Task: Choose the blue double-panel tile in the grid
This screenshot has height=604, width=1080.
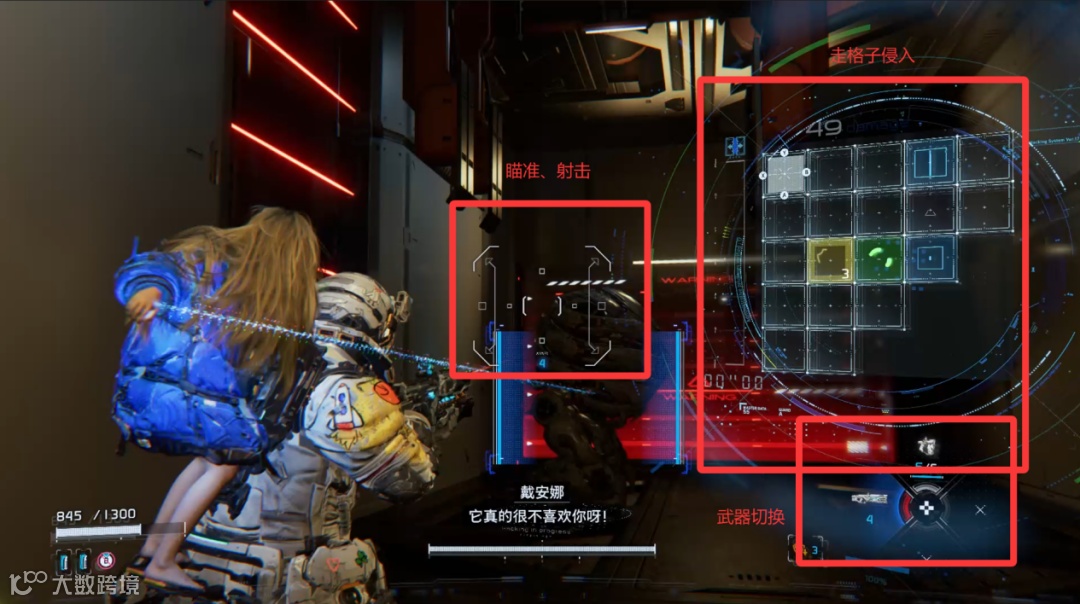Action: click(931, 161)
